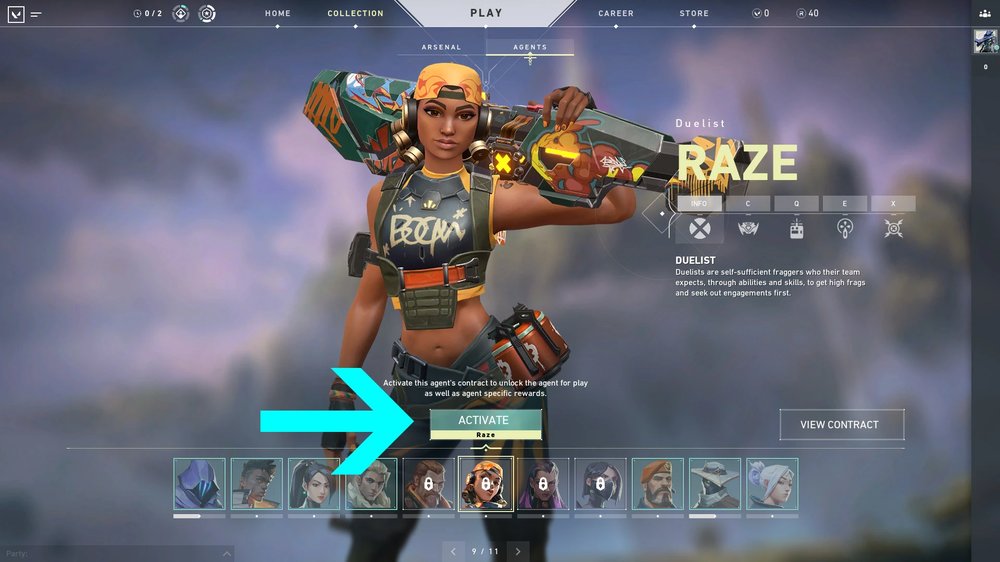The height and width of the screenshot is (562, 1000).
Task: Select the white-haired Jett portrait
Action: click(x=772, y=484)
